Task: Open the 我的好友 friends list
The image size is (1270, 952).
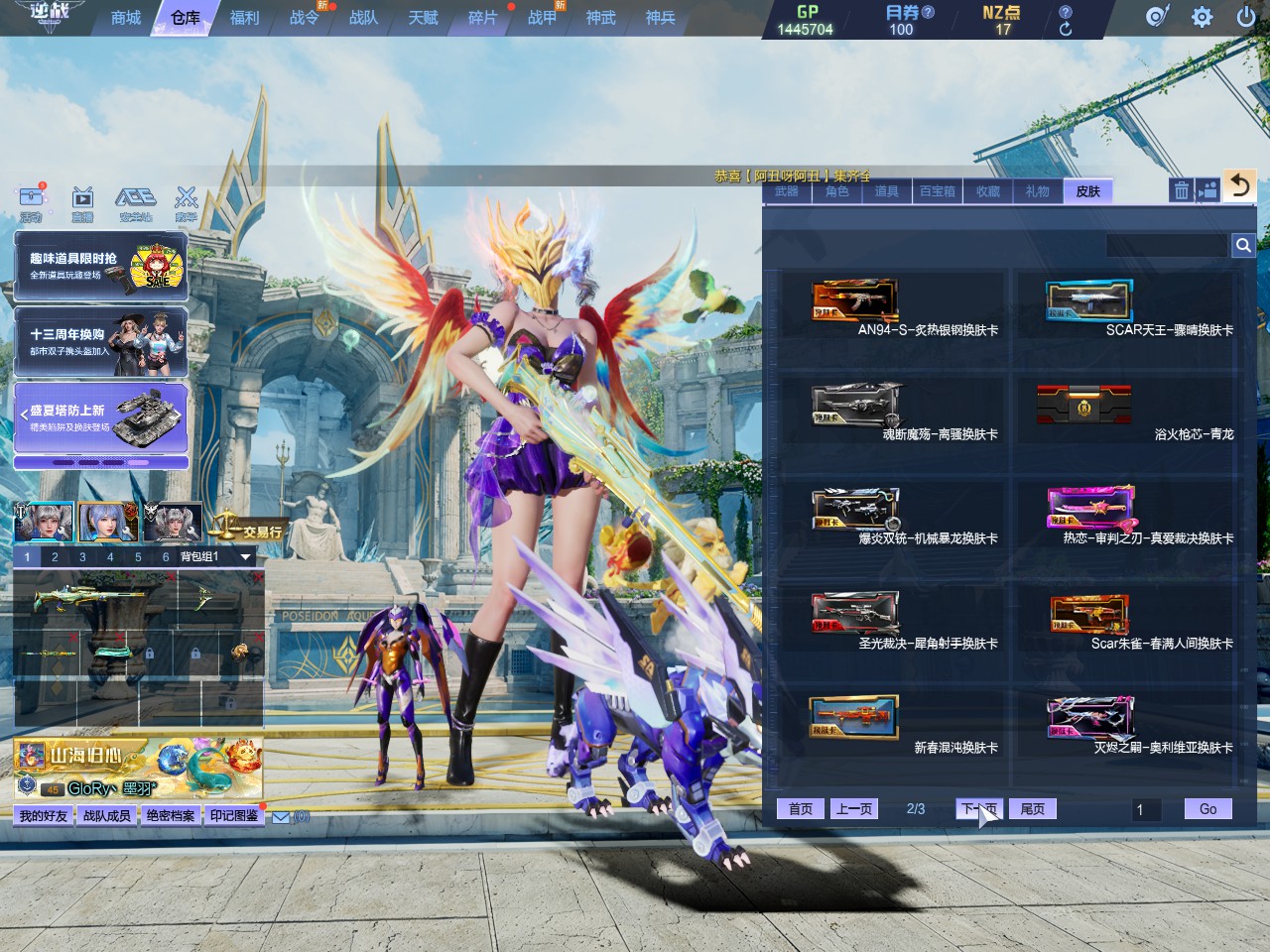Action: tap(44, 816)
